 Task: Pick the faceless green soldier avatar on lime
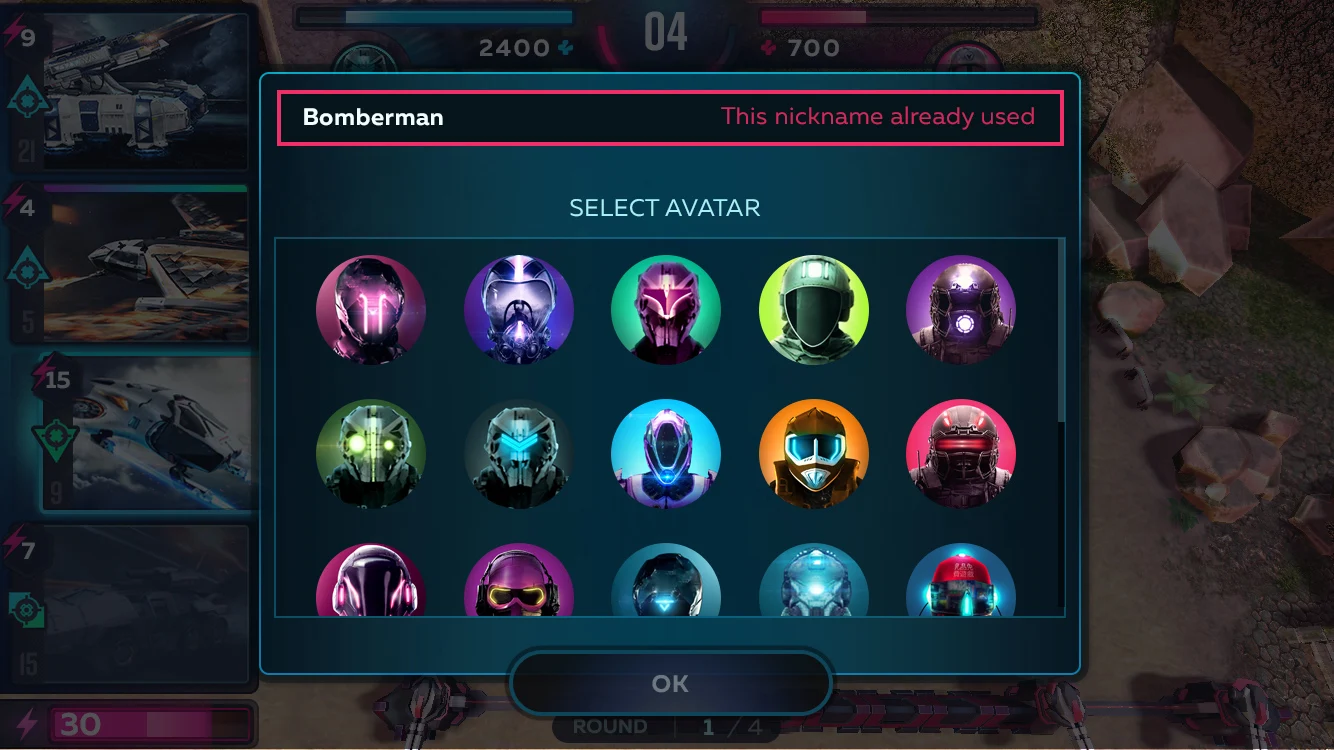click(x=814, y=310)
